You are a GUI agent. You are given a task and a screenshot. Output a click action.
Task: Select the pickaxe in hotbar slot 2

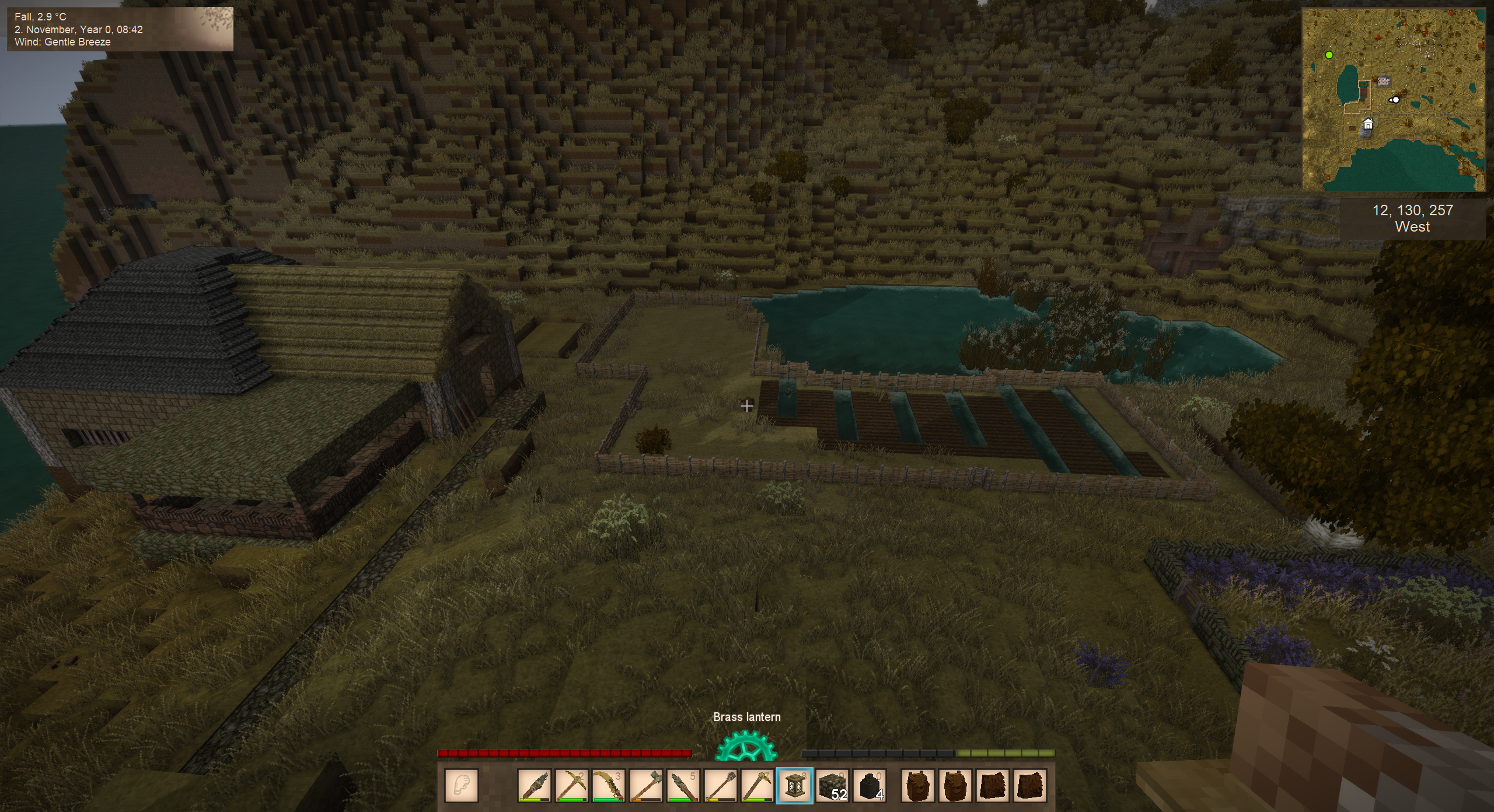point(571,785)
